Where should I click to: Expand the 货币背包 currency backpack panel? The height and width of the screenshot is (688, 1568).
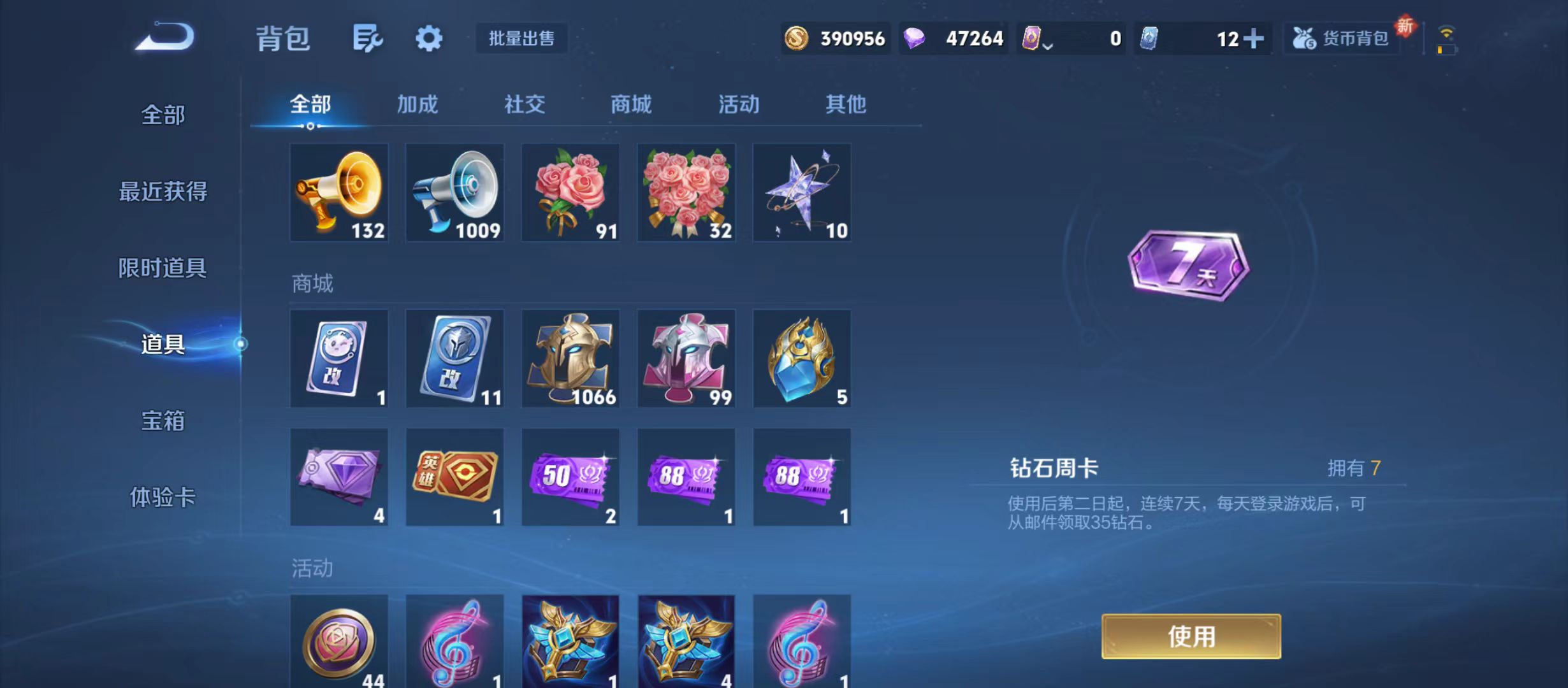(x=1341, y=38)
